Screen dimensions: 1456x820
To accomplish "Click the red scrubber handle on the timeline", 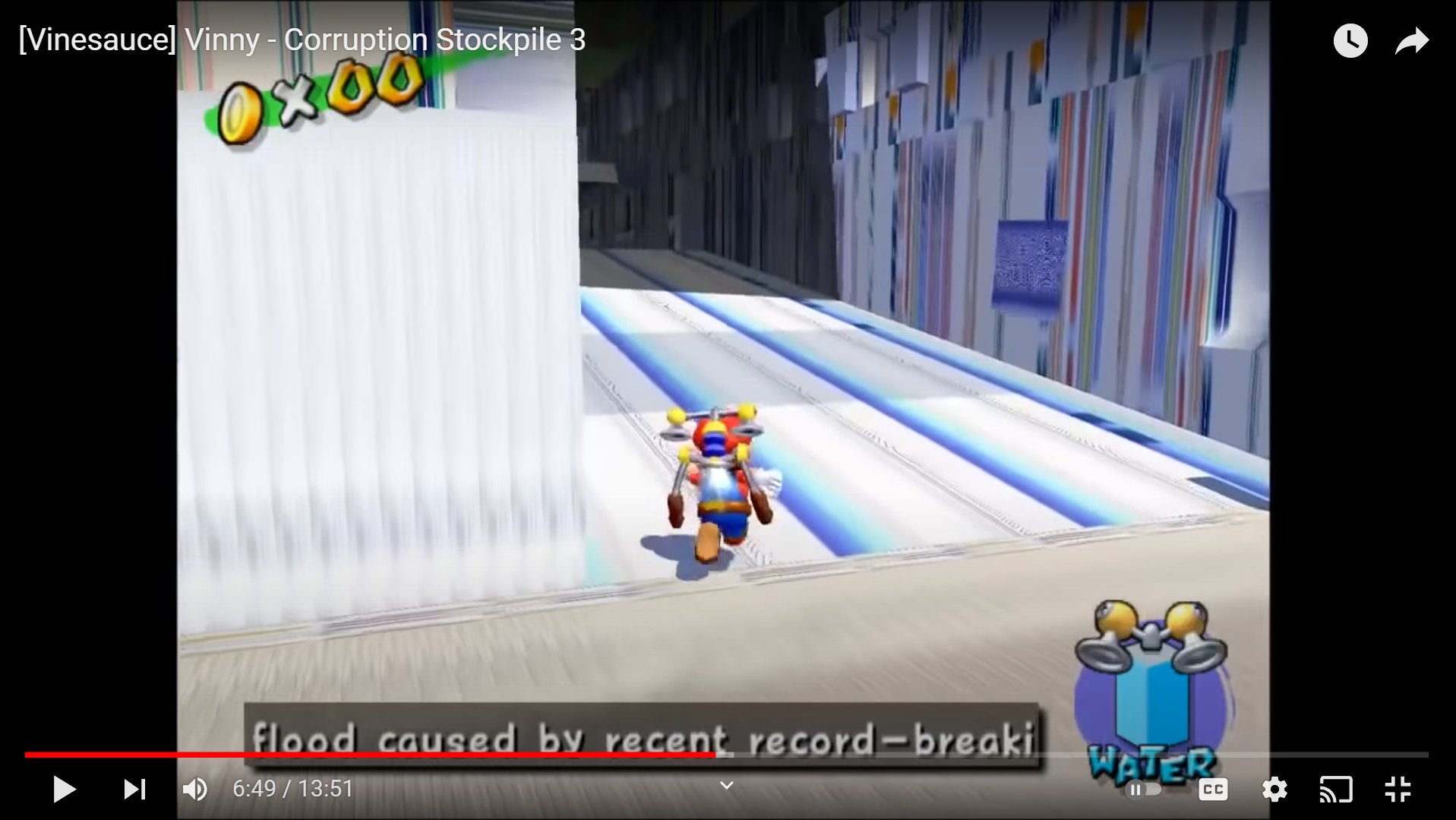I will [714, 755].
